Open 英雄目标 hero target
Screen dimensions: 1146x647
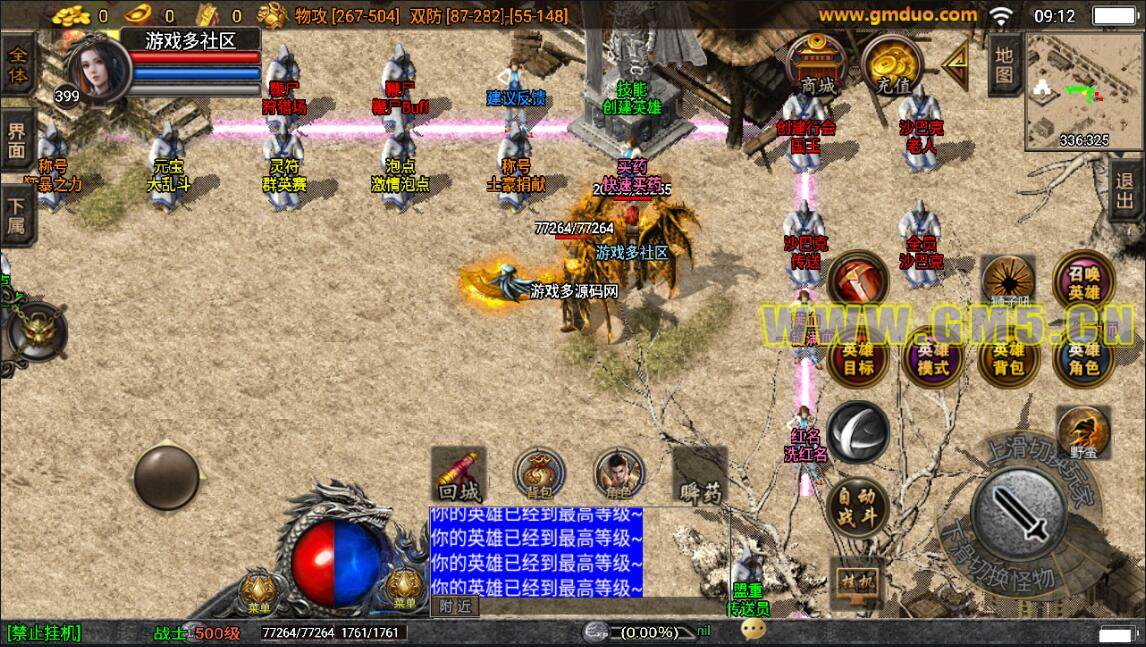[x=857, y=357]
